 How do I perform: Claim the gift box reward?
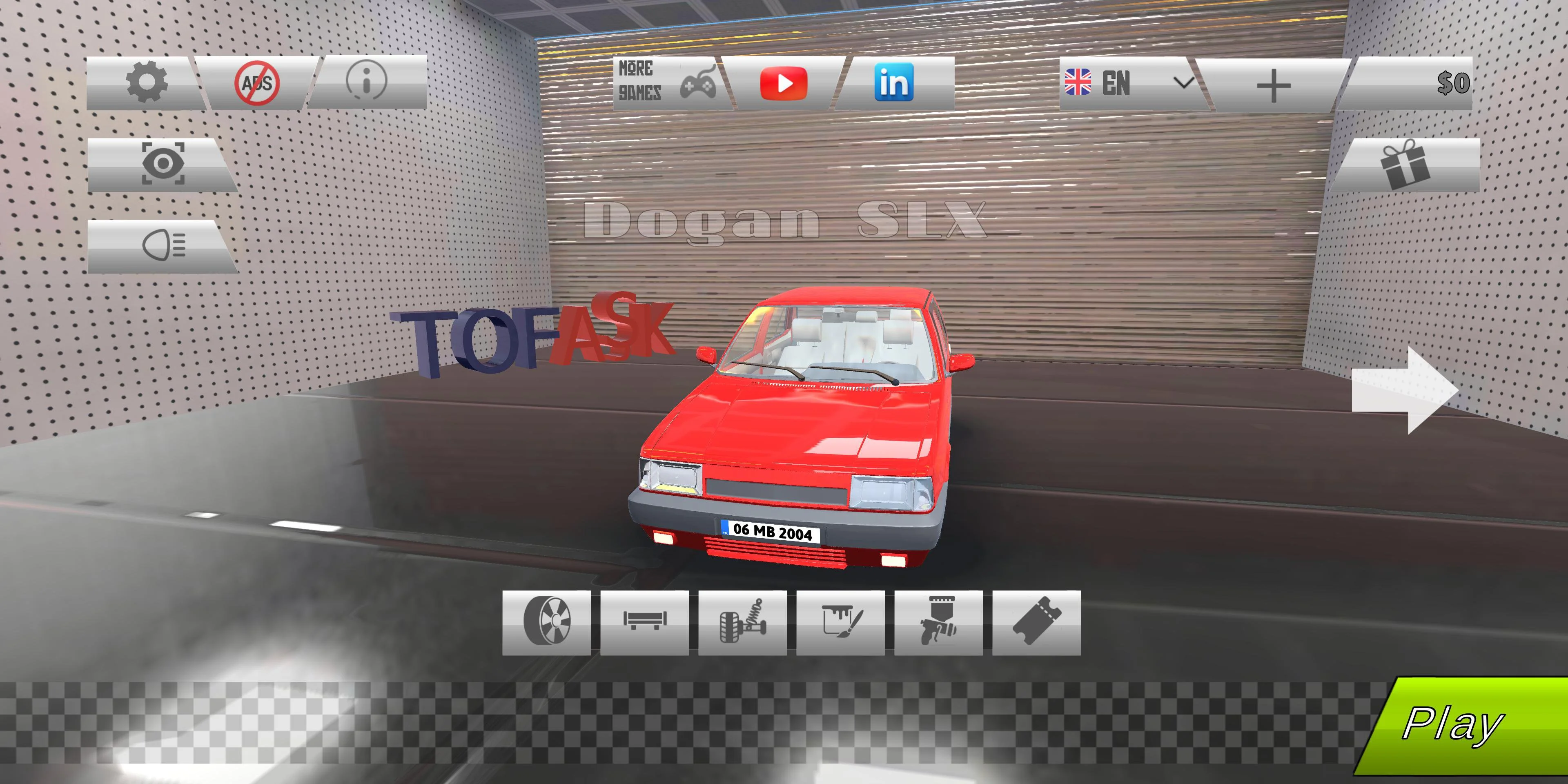1405,164
